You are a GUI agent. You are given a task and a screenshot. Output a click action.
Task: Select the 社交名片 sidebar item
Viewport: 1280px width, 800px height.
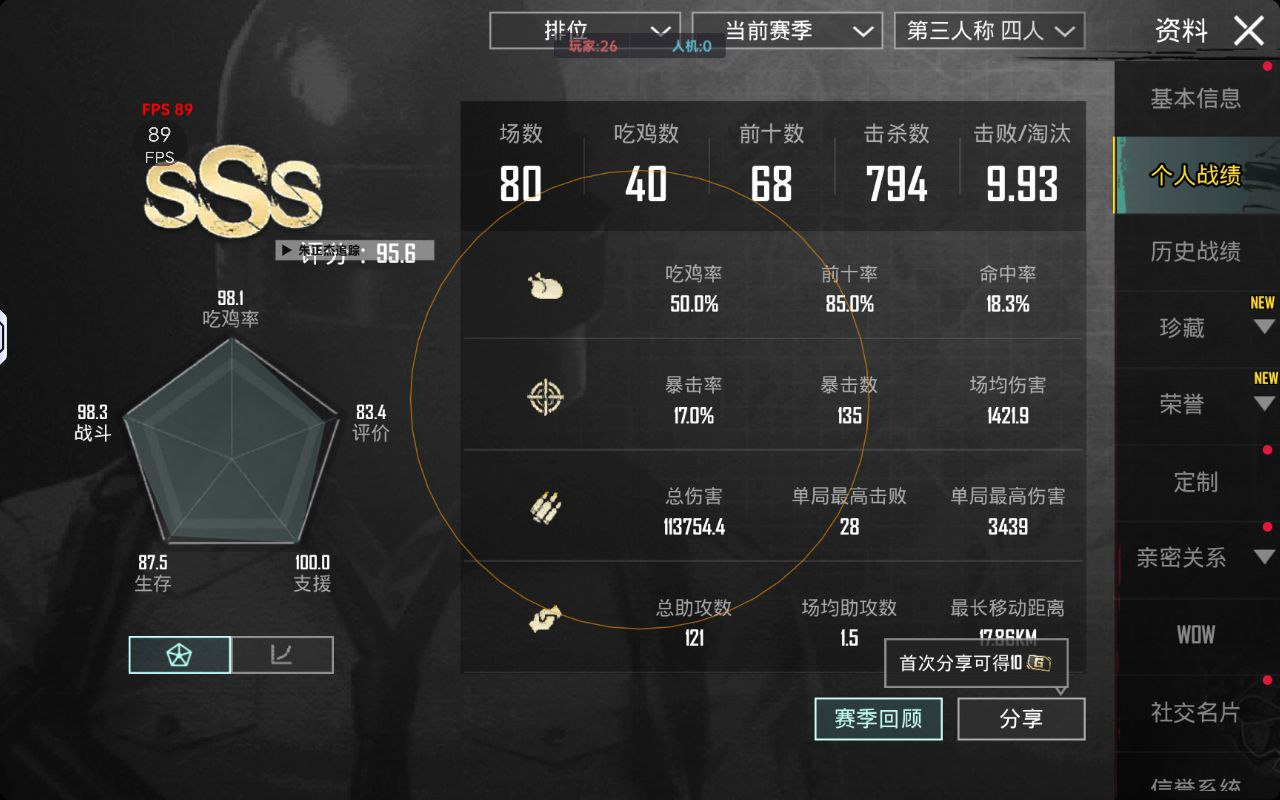point(1196,712)
